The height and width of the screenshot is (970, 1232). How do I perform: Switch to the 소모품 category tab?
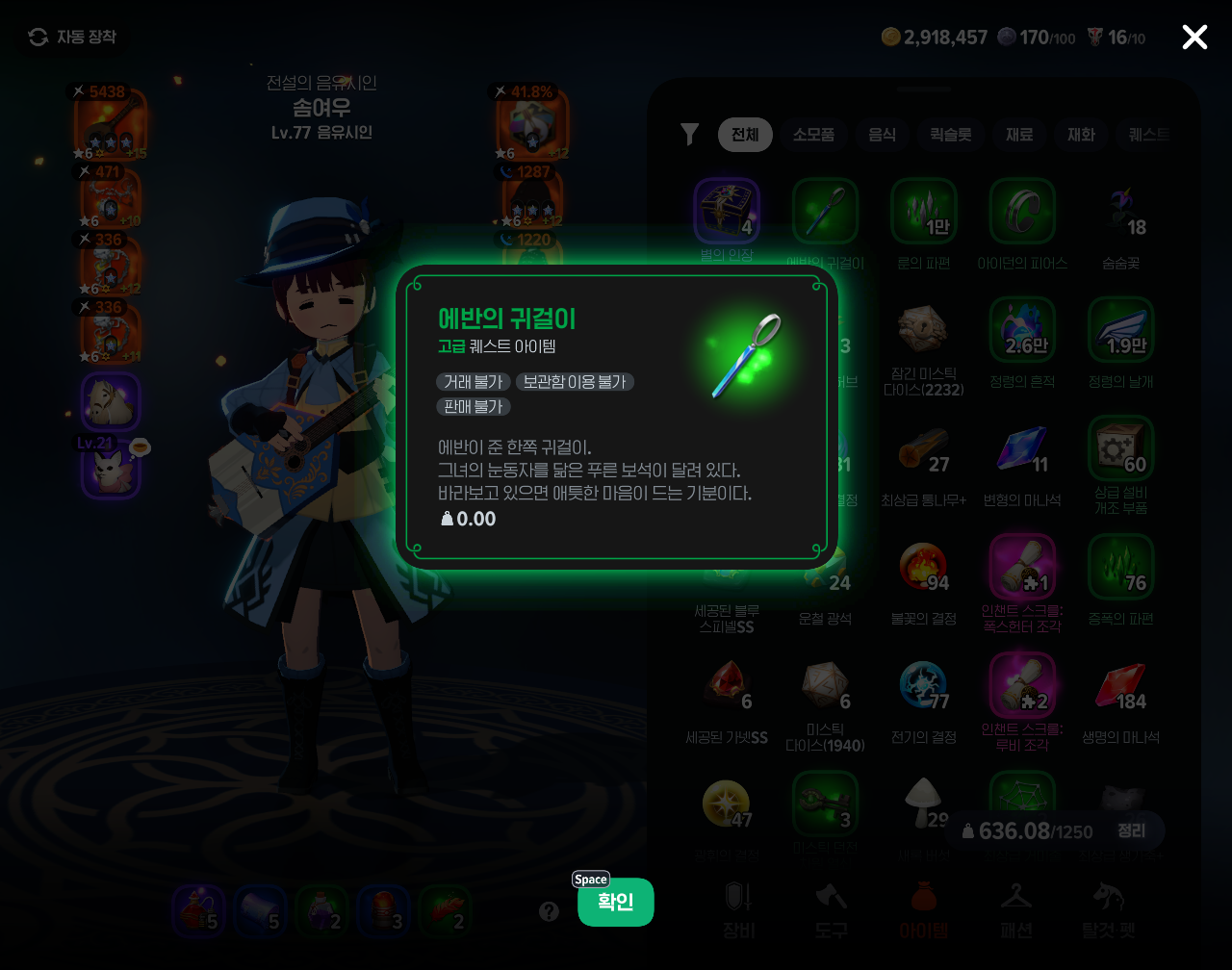813,135
